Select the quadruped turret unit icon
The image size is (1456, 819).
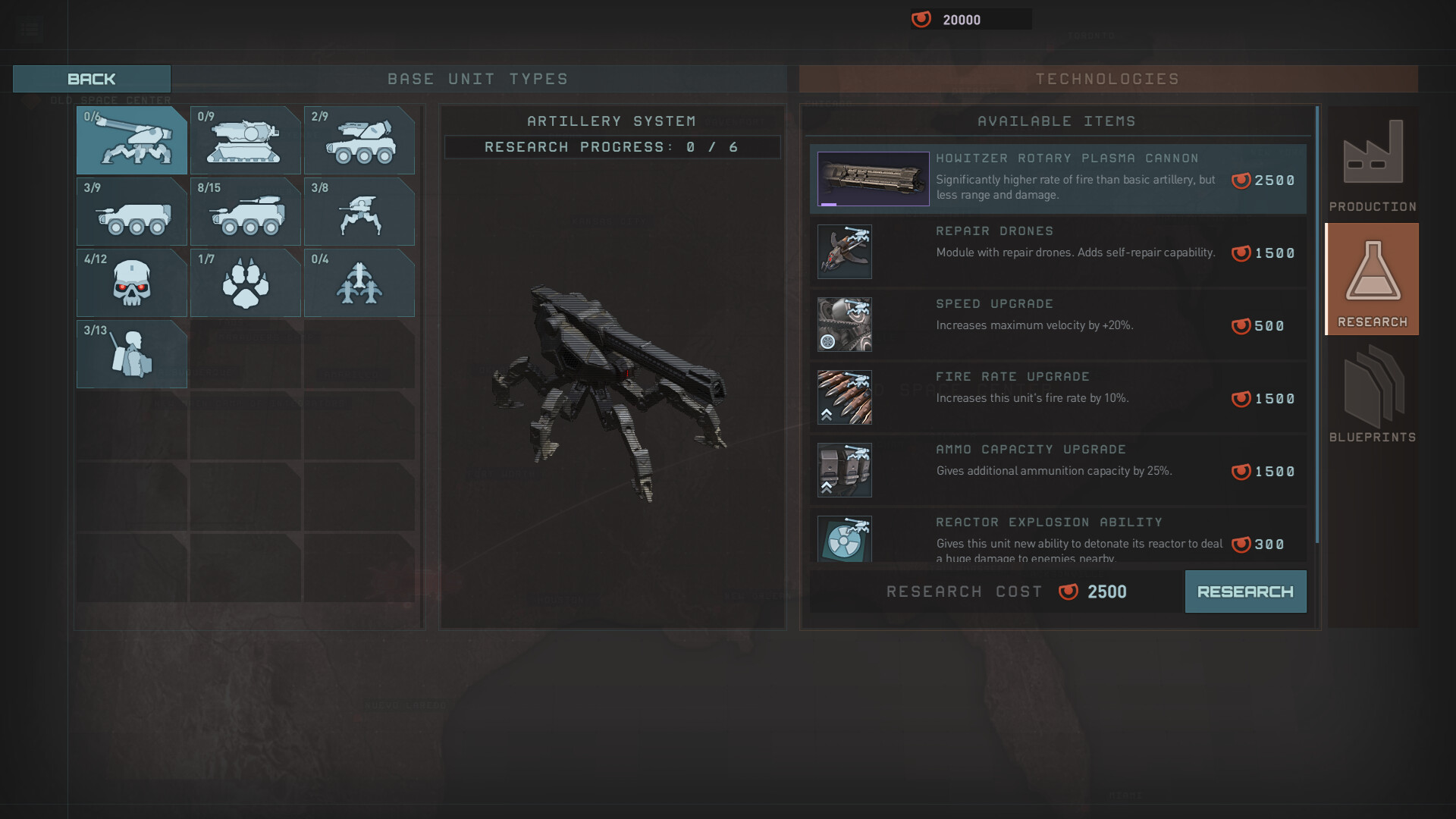coord(359,211)
